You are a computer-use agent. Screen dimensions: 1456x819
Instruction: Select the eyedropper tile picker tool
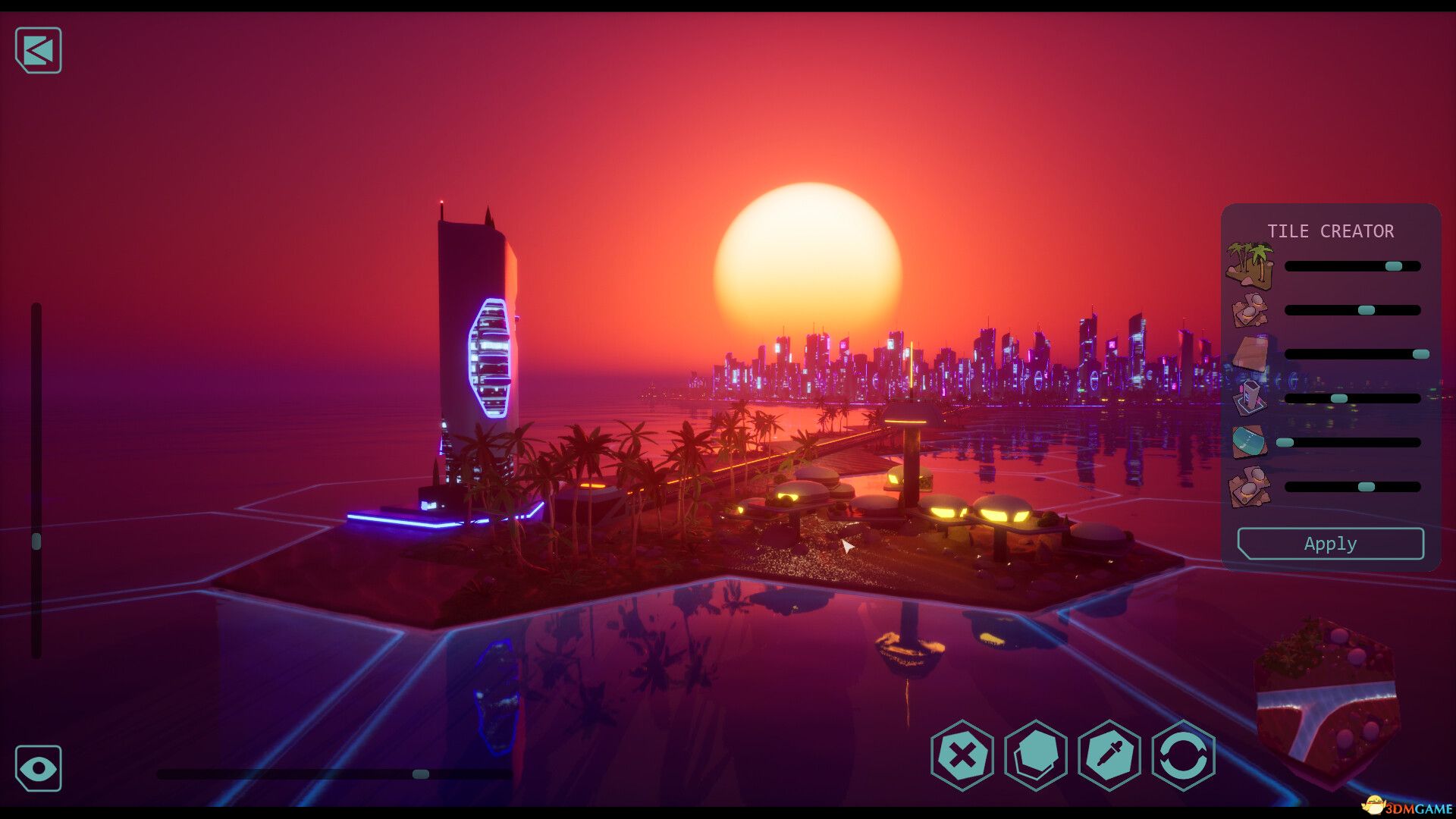pos(1109,755)
